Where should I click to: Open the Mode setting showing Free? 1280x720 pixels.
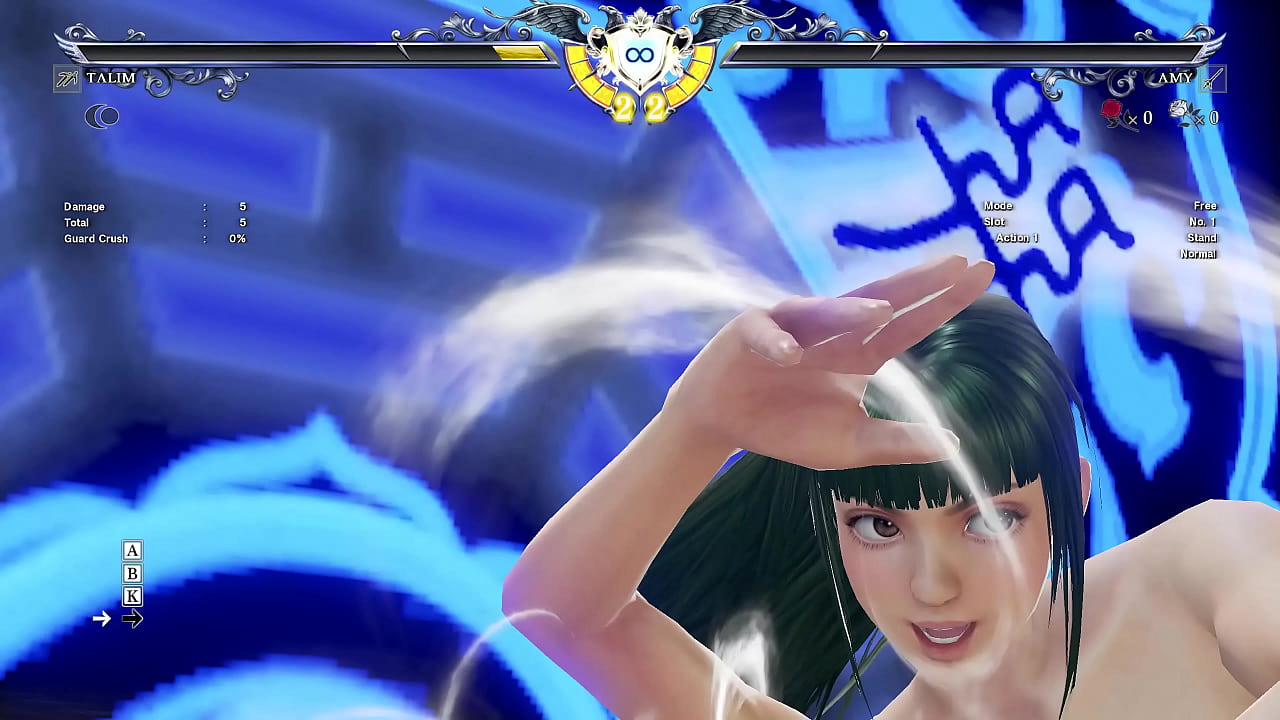click(x=1204, y=205)
